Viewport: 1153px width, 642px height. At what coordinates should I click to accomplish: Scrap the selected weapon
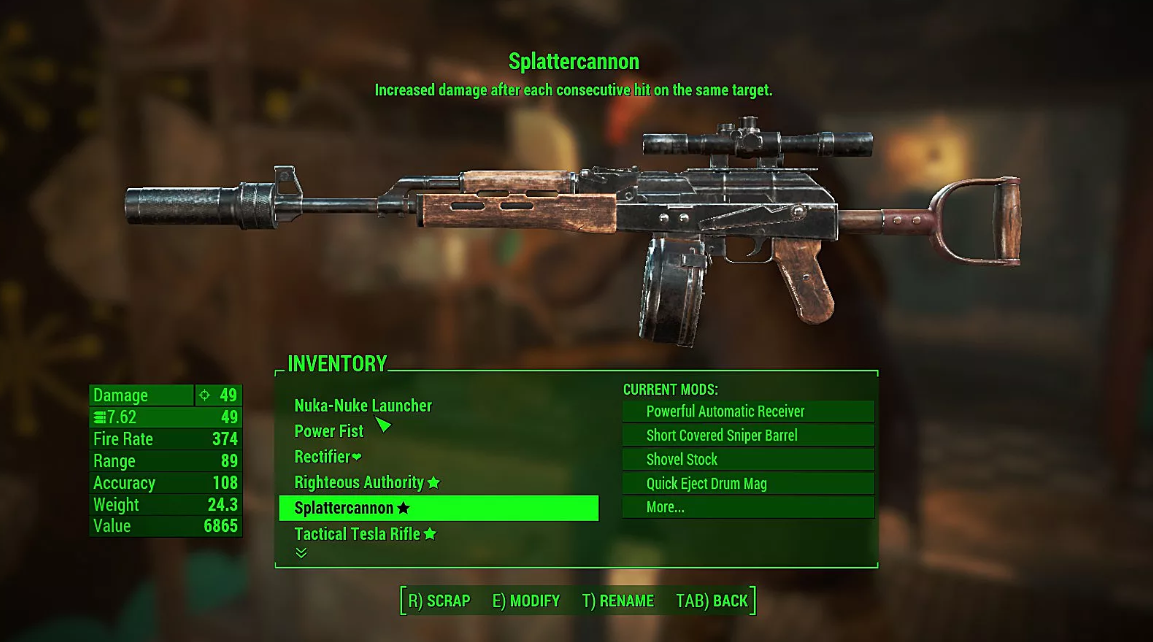[x=439, y=601]
